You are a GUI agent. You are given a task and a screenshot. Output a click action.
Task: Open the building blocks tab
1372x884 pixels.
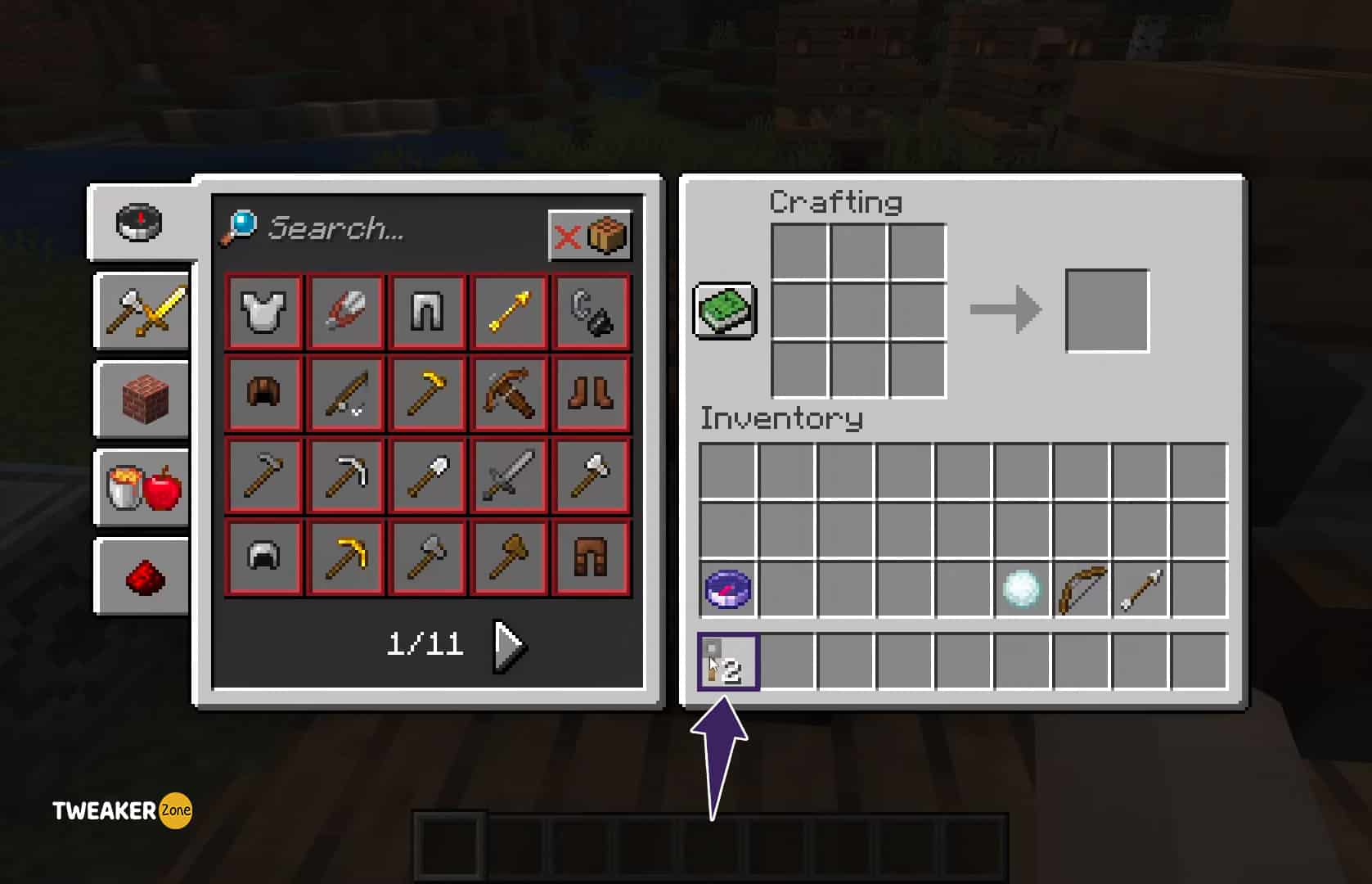coord(141,400)
